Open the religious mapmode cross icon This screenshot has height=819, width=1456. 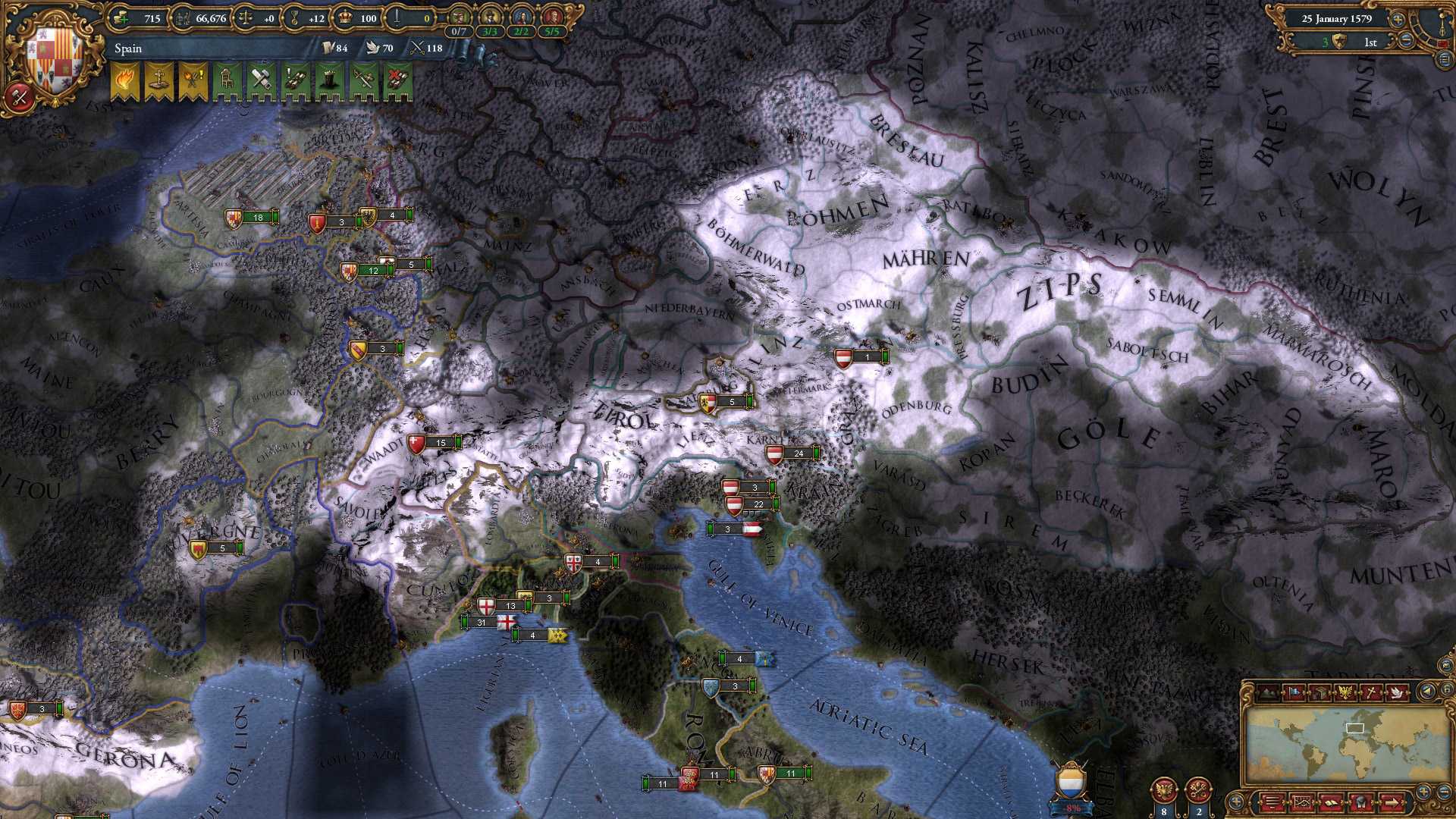1370,691
